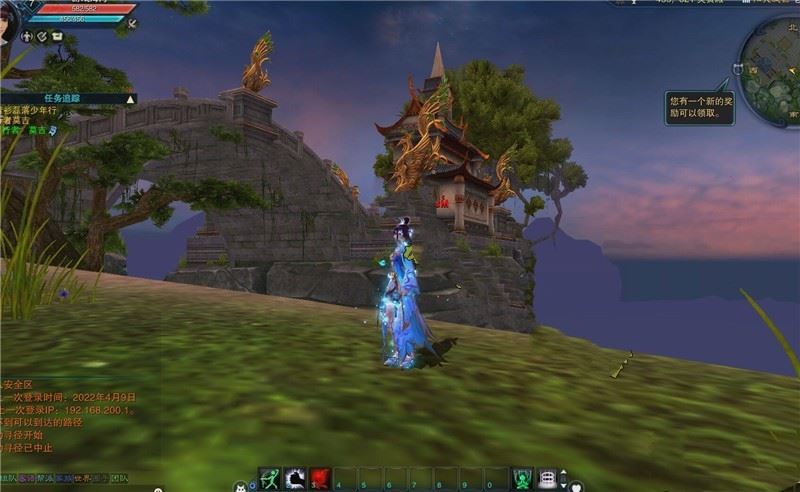Select the 团队 chat channel tab

pyautogui.click(x=120, y=478)
